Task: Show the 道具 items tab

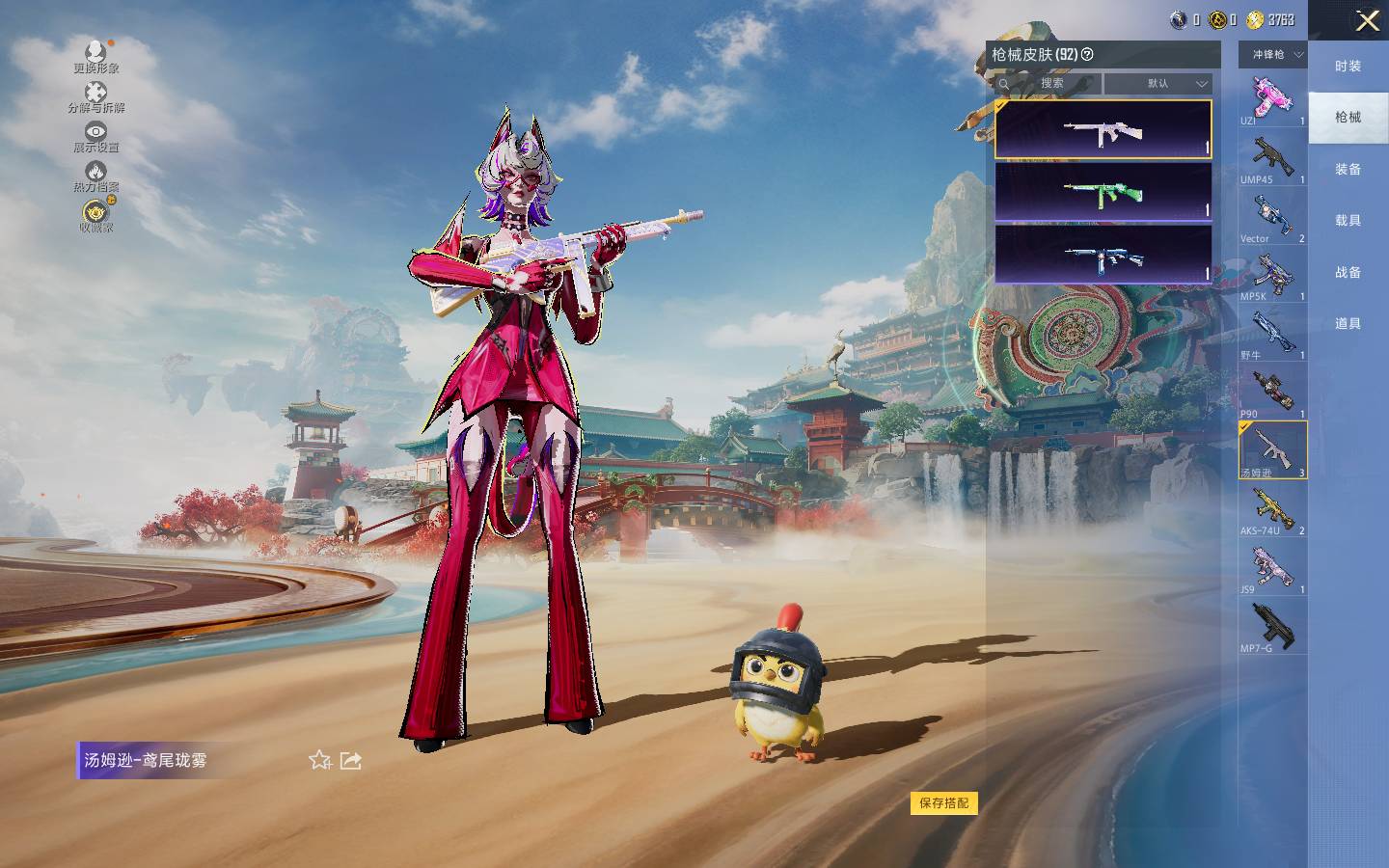Action: (x=1348, y=323)
